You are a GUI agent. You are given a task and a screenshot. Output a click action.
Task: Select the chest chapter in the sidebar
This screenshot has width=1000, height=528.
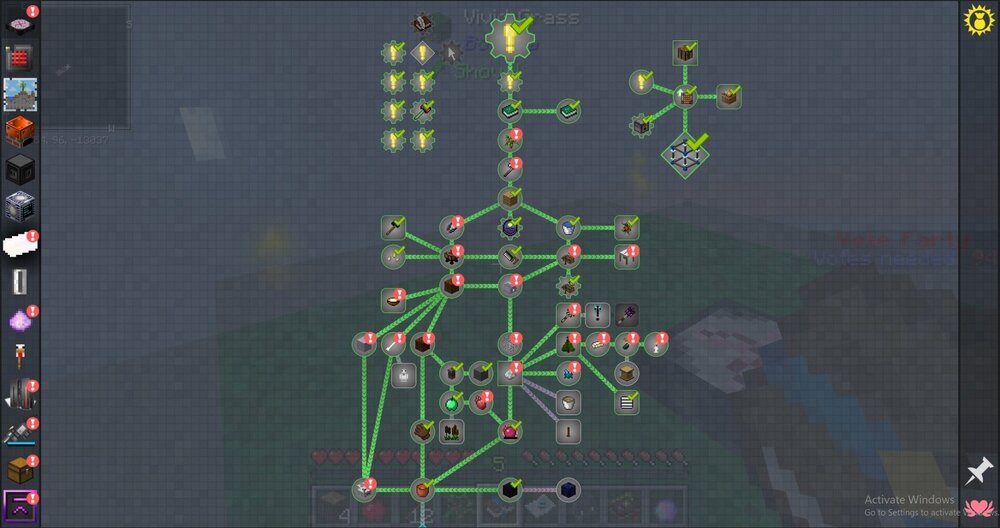[x=20, y=469]
